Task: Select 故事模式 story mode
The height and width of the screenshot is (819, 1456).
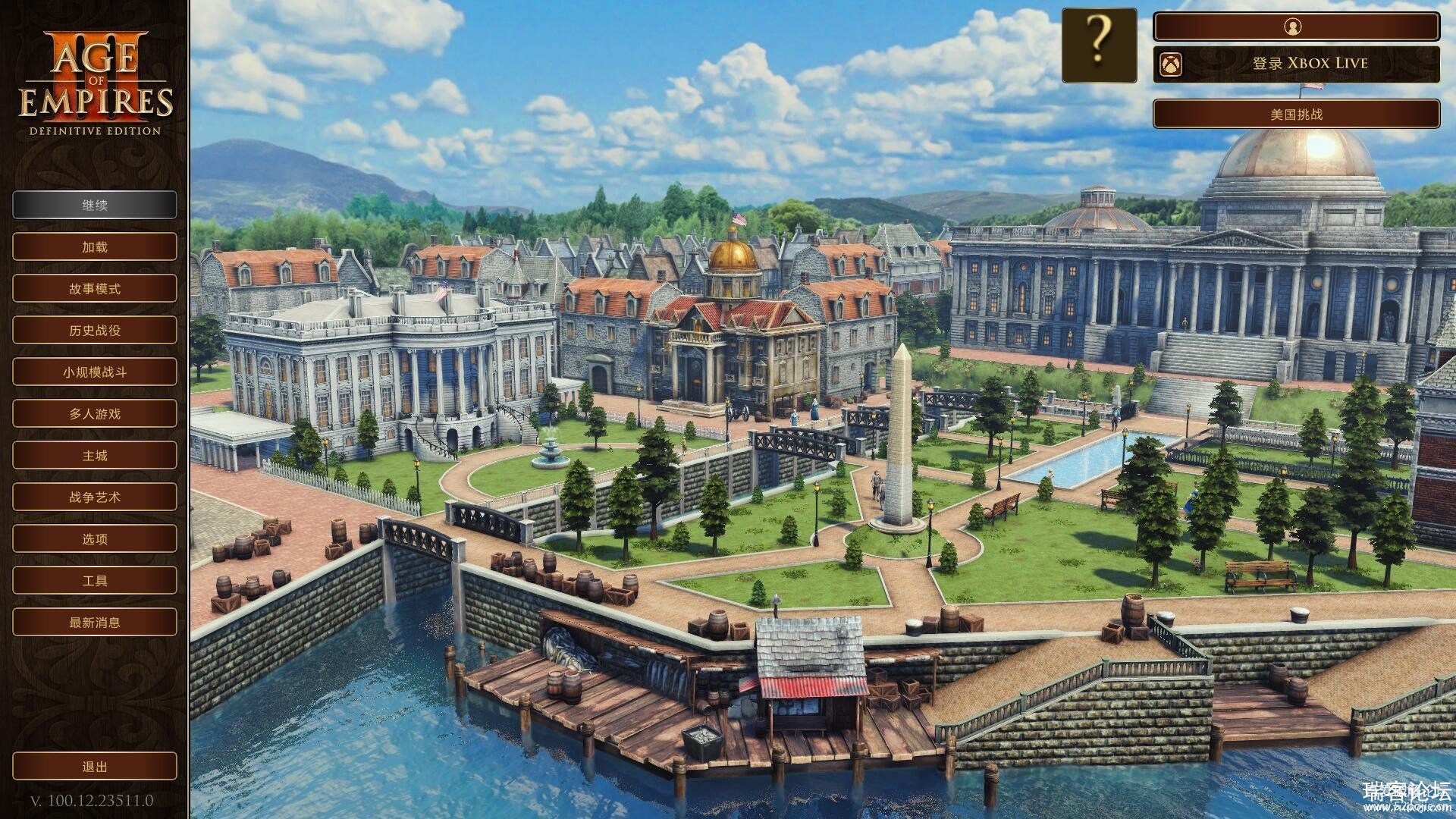Action: (x=95, y=288)
